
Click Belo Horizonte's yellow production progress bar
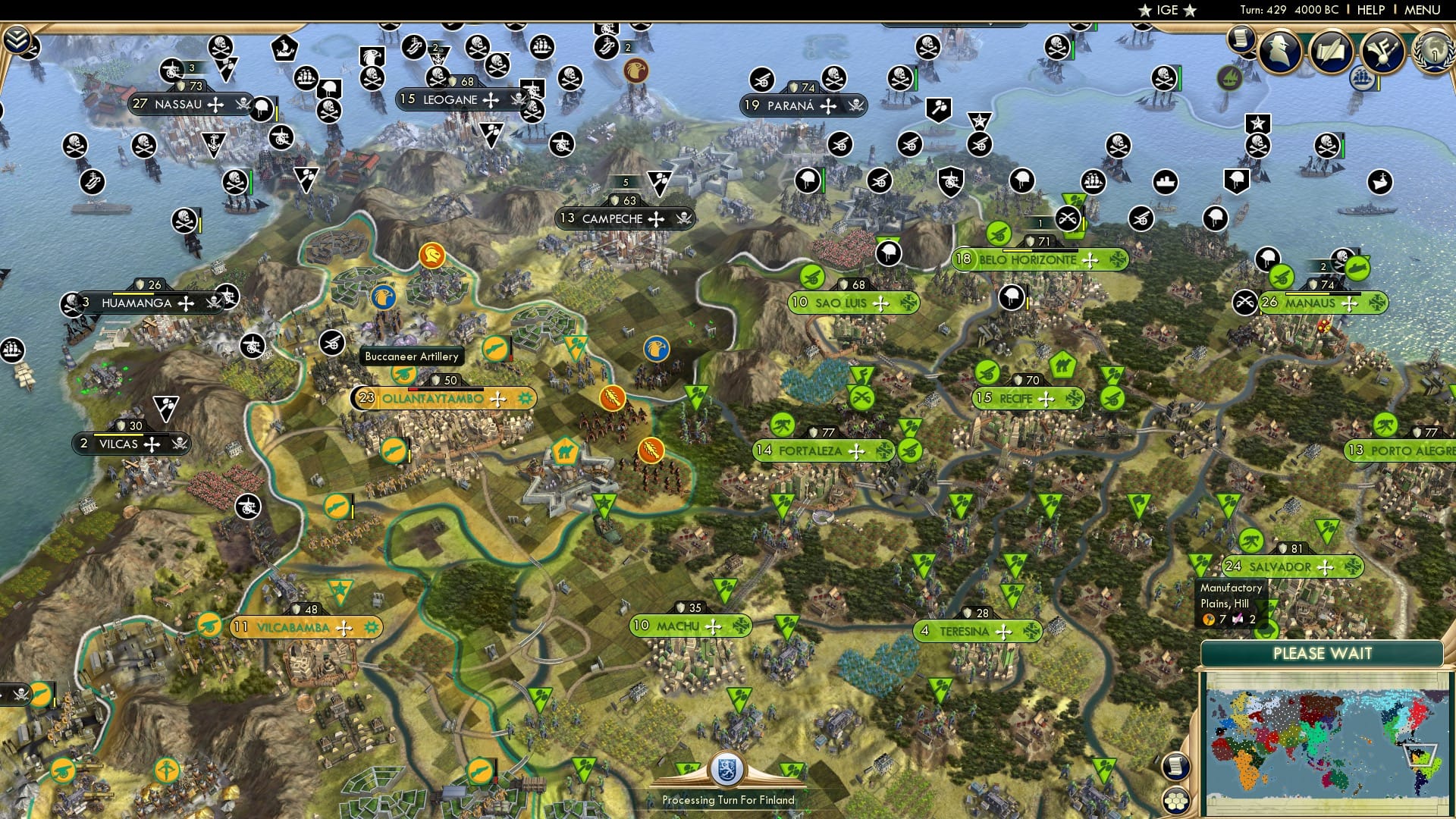coord(1017,250)
